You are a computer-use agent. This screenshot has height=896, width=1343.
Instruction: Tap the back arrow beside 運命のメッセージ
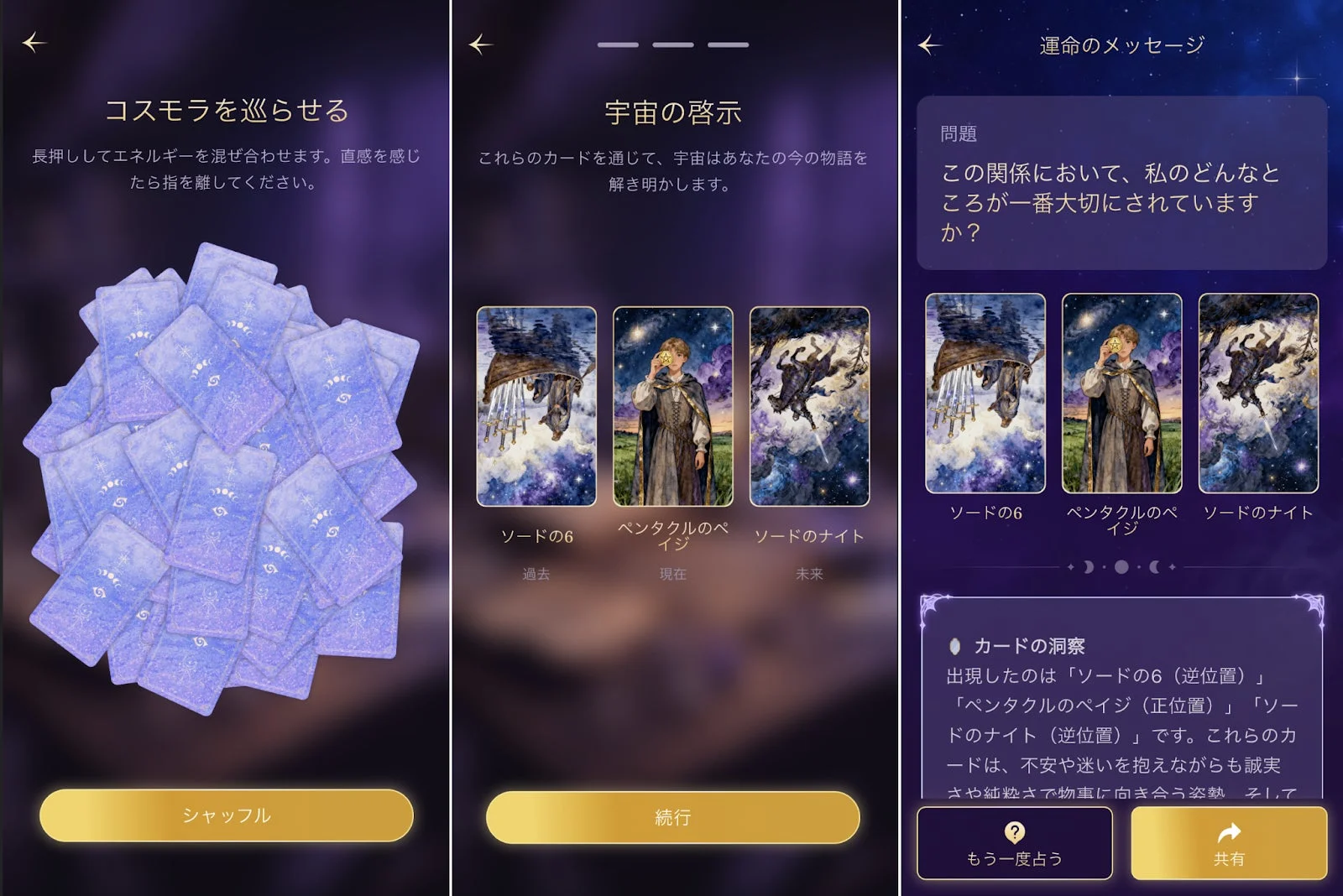pos(928,46)
